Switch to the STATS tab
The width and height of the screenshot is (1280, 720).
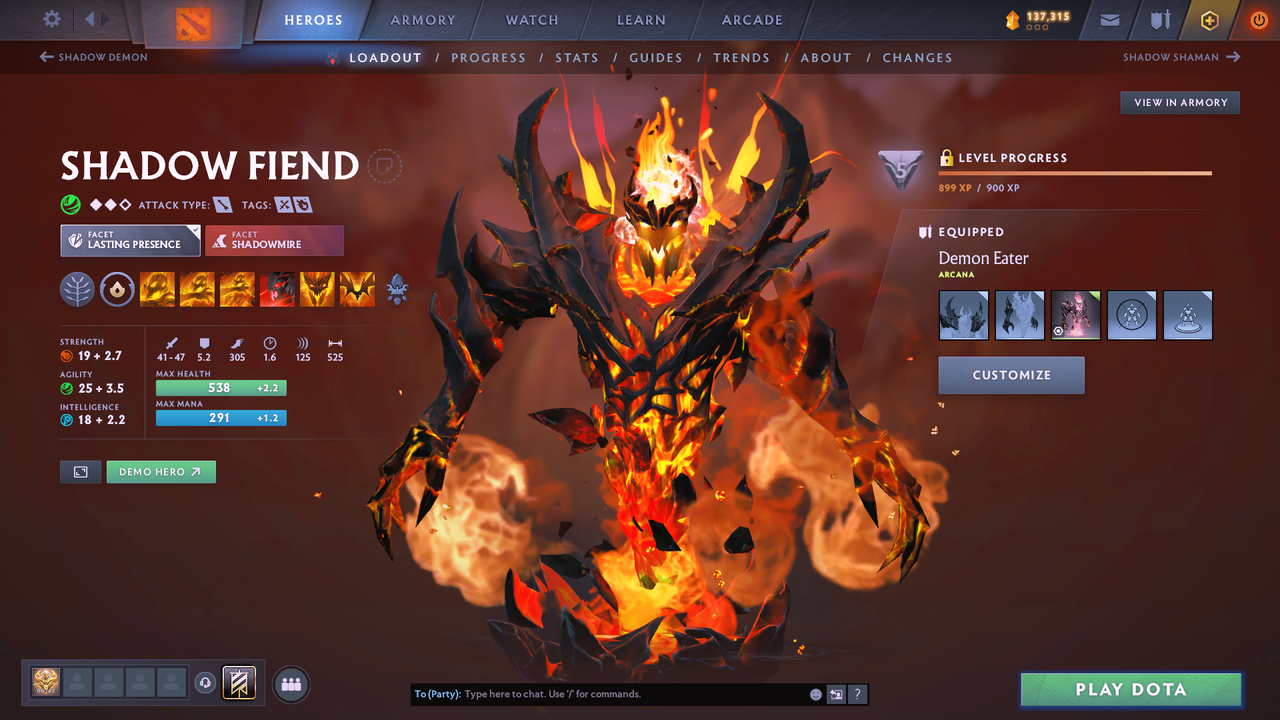tap(577, 57)
